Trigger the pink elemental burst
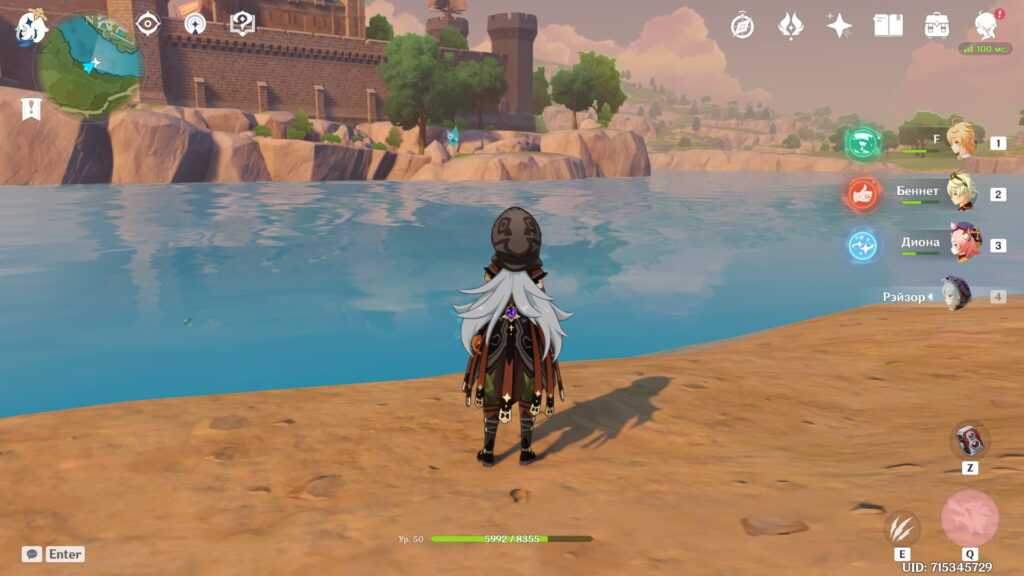Image resolution: width=1024 pixels, height=576 pixels. tap(969, 518)
